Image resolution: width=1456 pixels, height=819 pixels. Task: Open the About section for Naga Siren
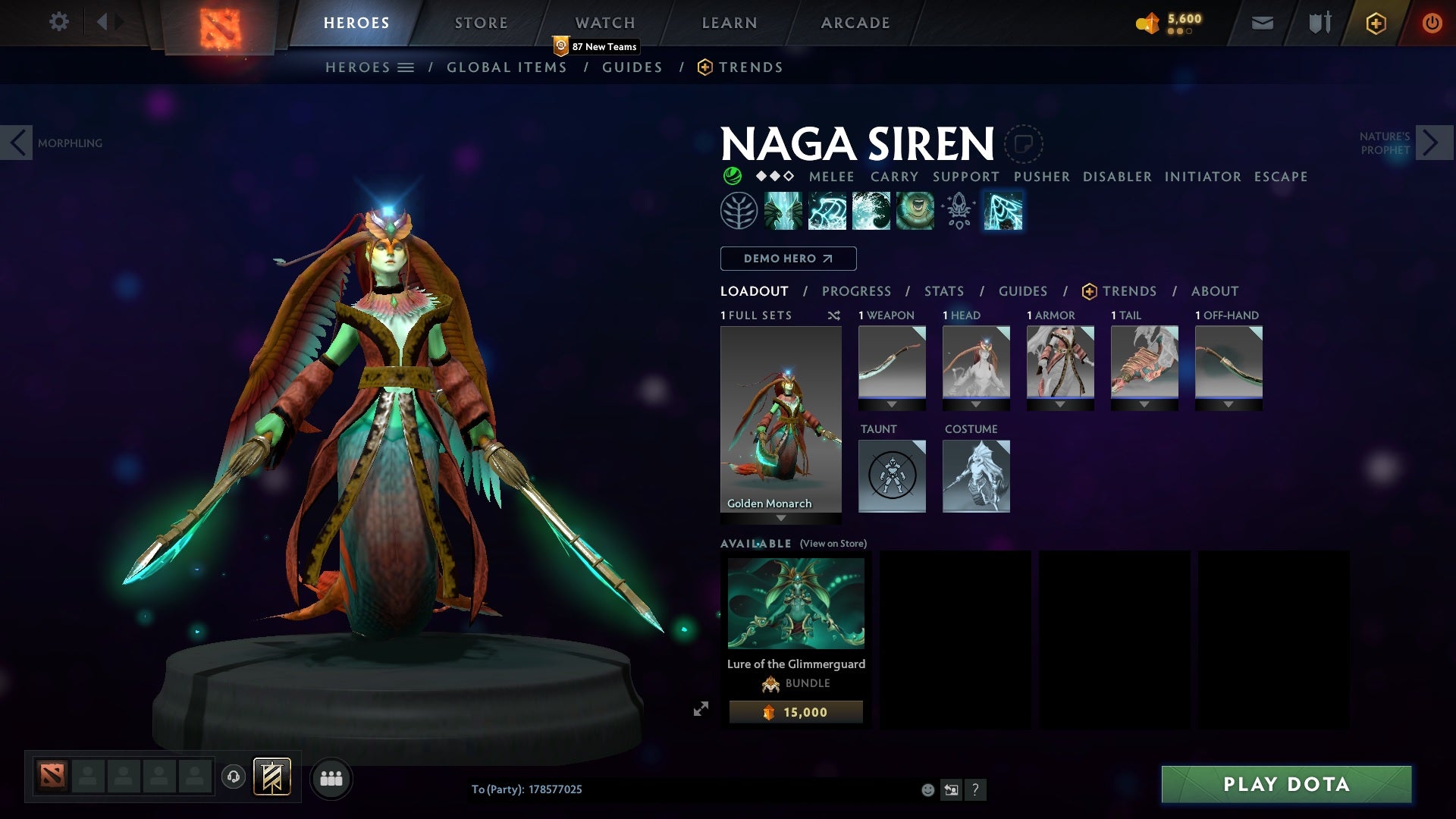point(1214,291)
